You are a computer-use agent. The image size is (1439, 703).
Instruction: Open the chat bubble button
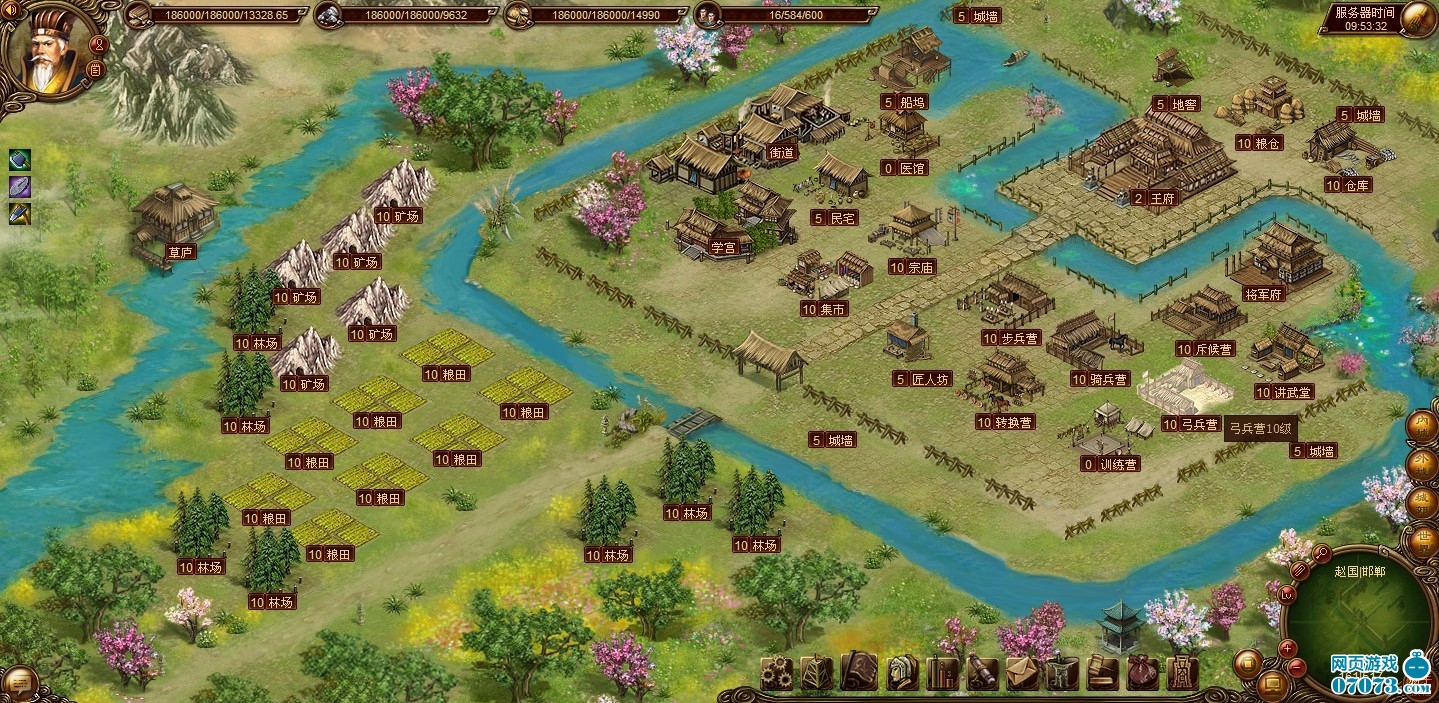click(21, 683)
